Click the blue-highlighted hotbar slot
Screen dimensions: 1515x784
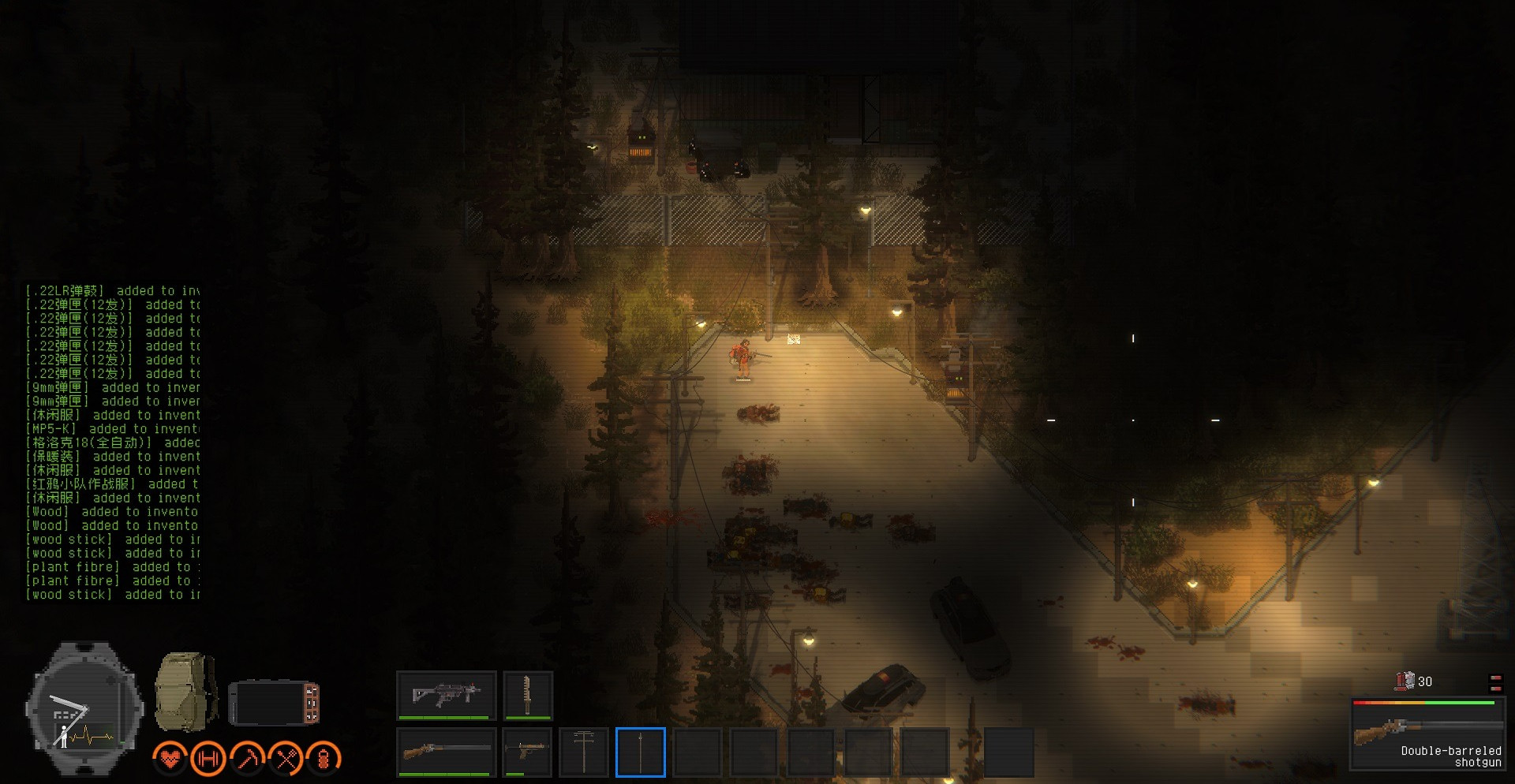point(641,752)
